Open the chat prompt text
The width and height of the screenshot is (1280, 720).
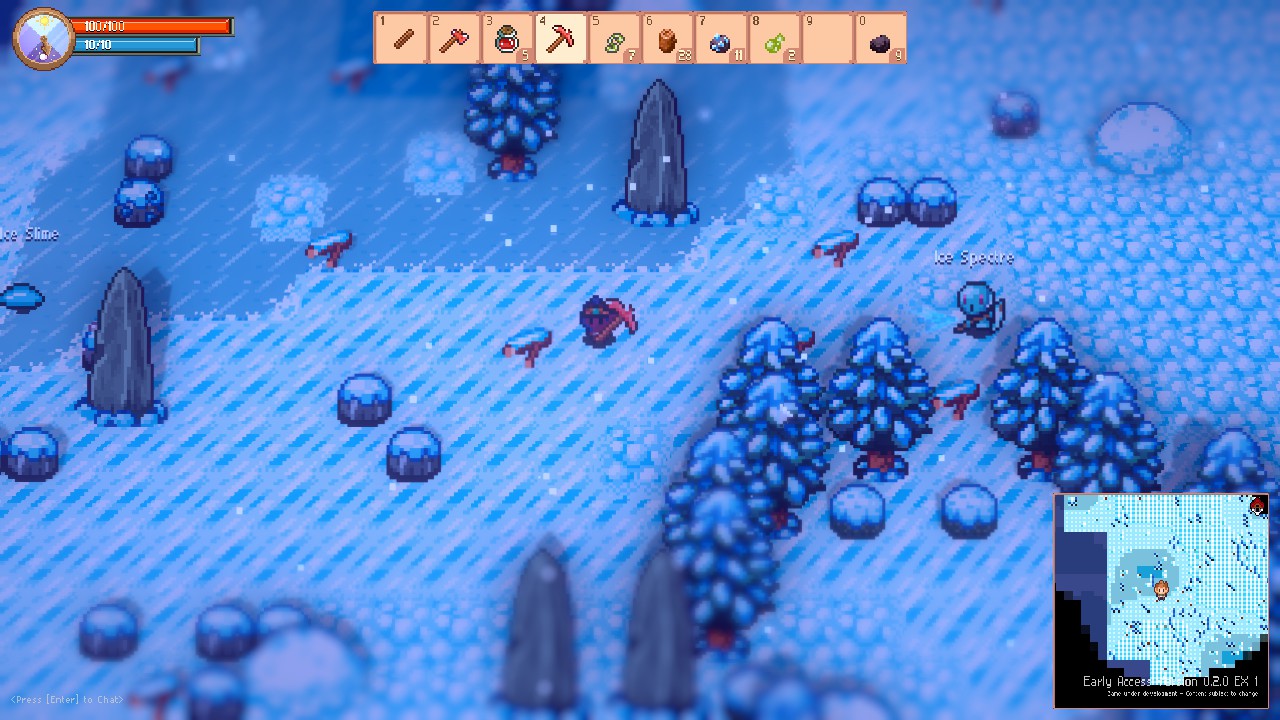pyautogui.click(x=67, y=699)
